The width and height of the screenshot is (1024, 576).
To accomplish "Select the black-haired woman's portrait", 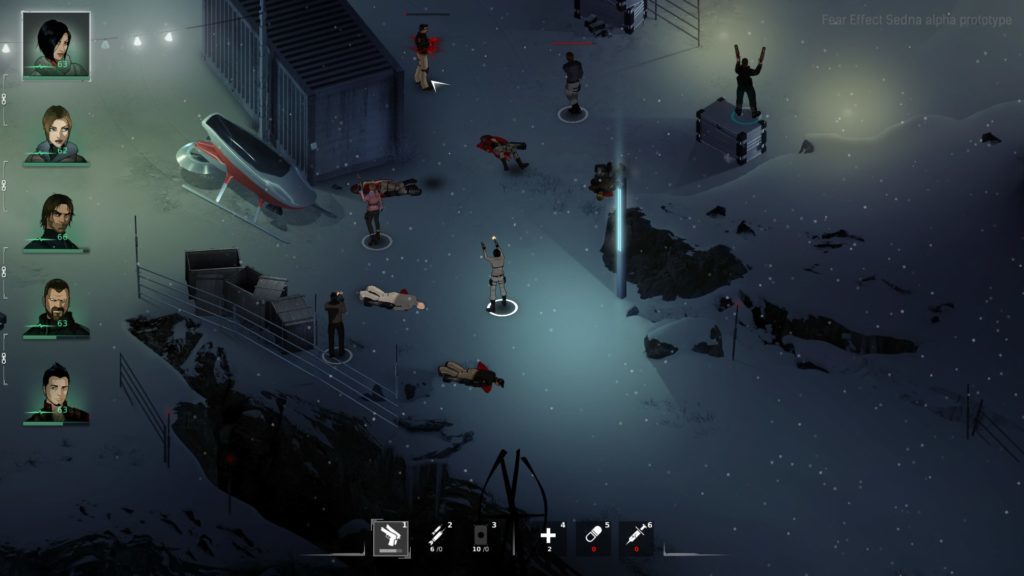I will (x=56, y=45).
